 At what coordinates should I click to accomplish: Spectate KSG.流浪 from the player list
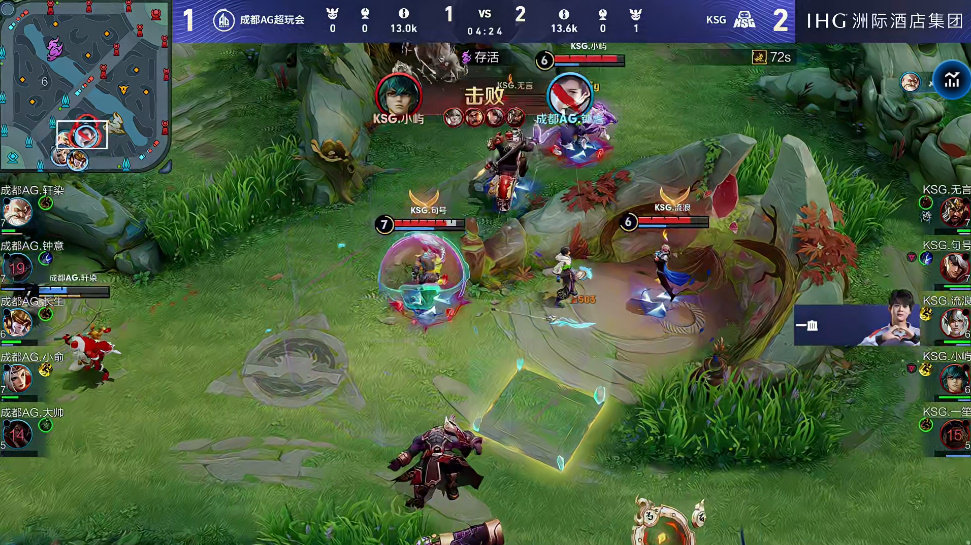(955, 322)
